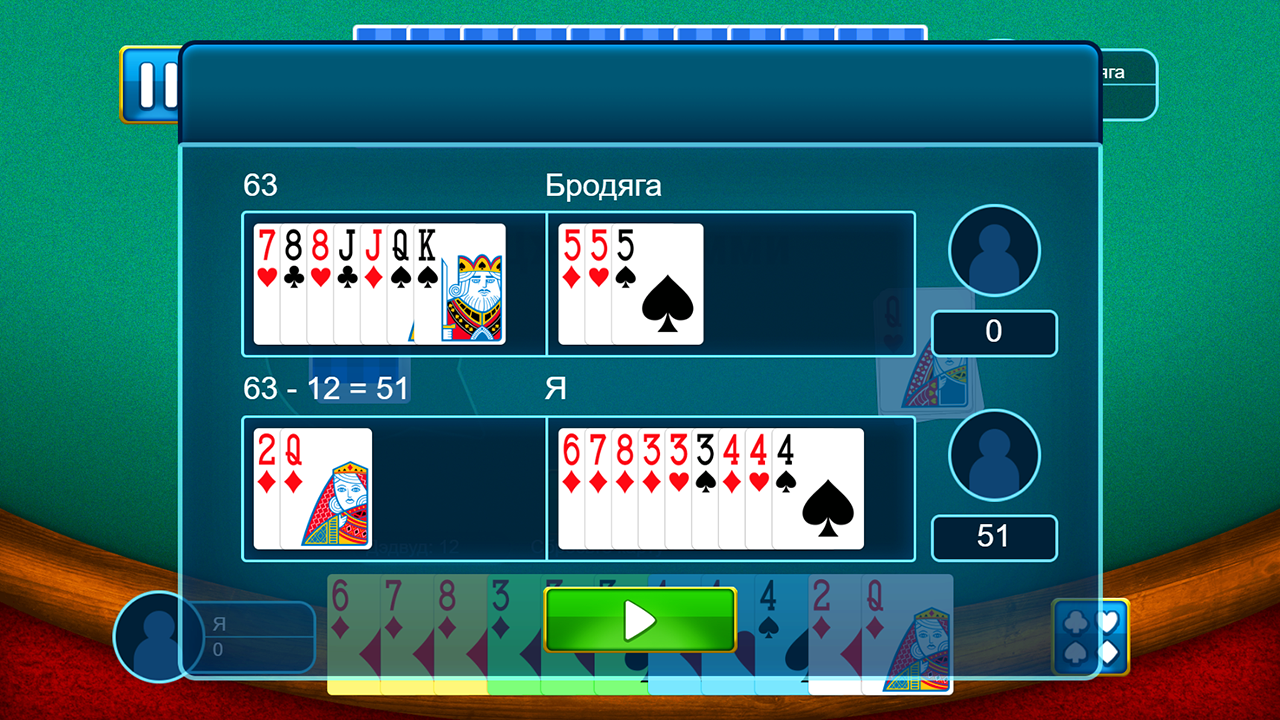Click the avatar beside the score 51
The image size is (1280, 720).
993,453
